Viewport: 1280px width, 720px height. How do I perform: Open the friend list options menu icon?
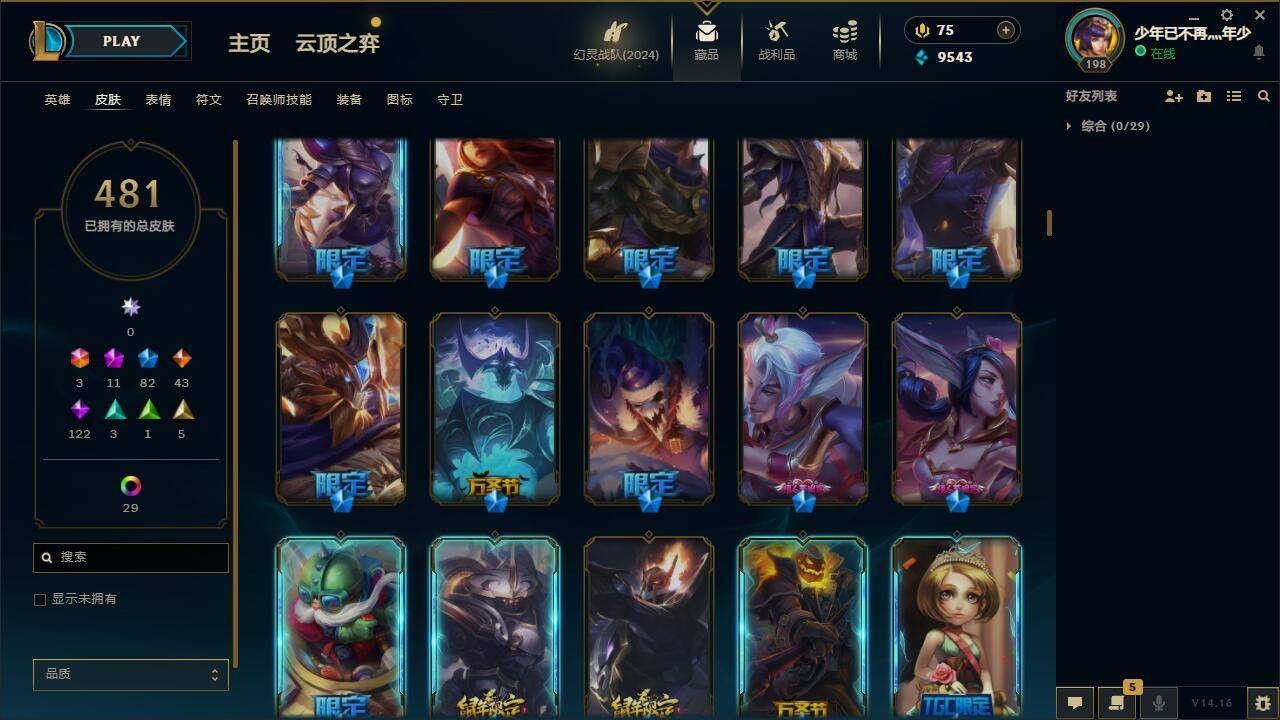pos(1233,96)
